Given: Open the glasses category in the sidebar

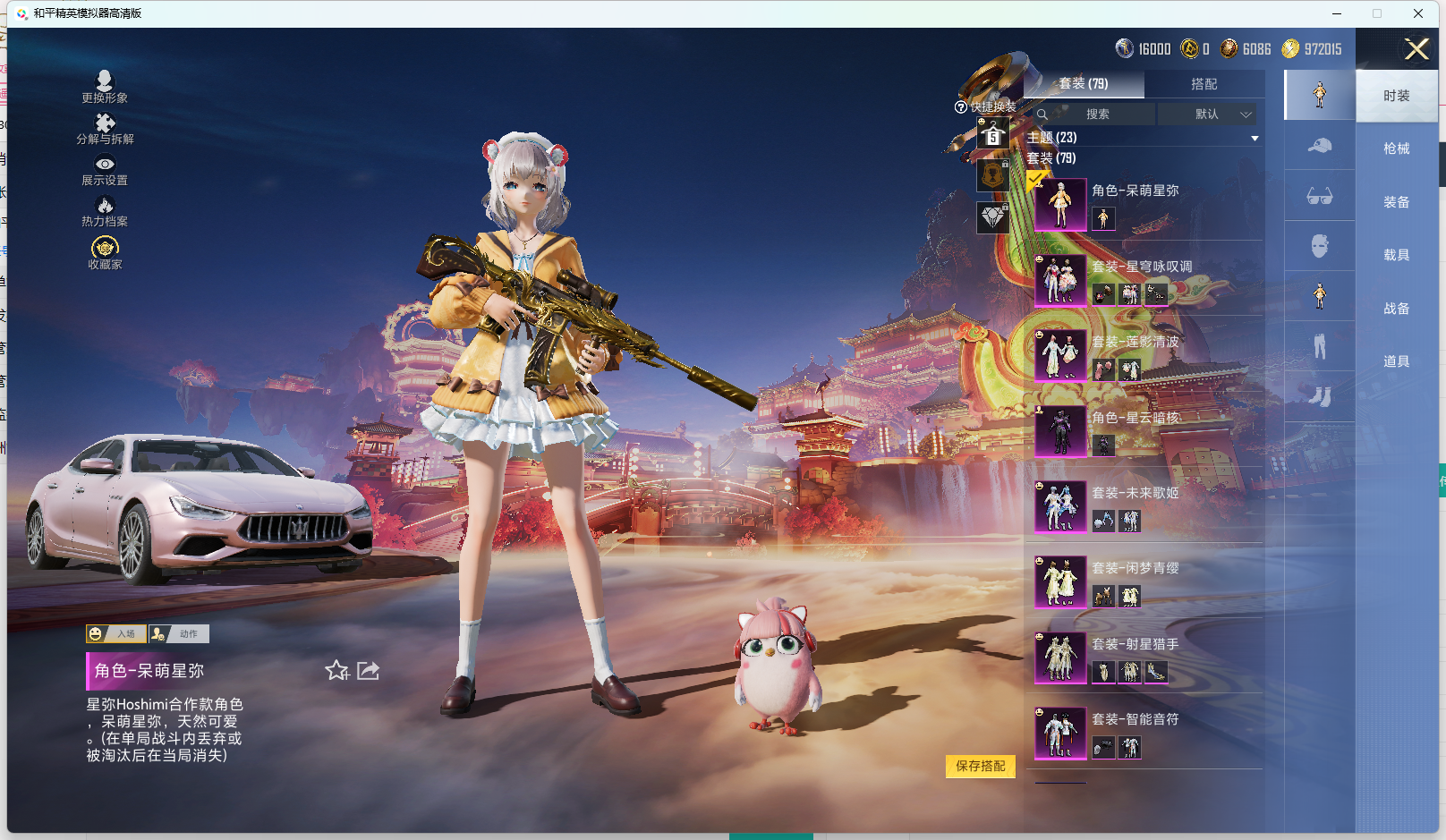Looking at the screenshot, I should click(1319, 196).
